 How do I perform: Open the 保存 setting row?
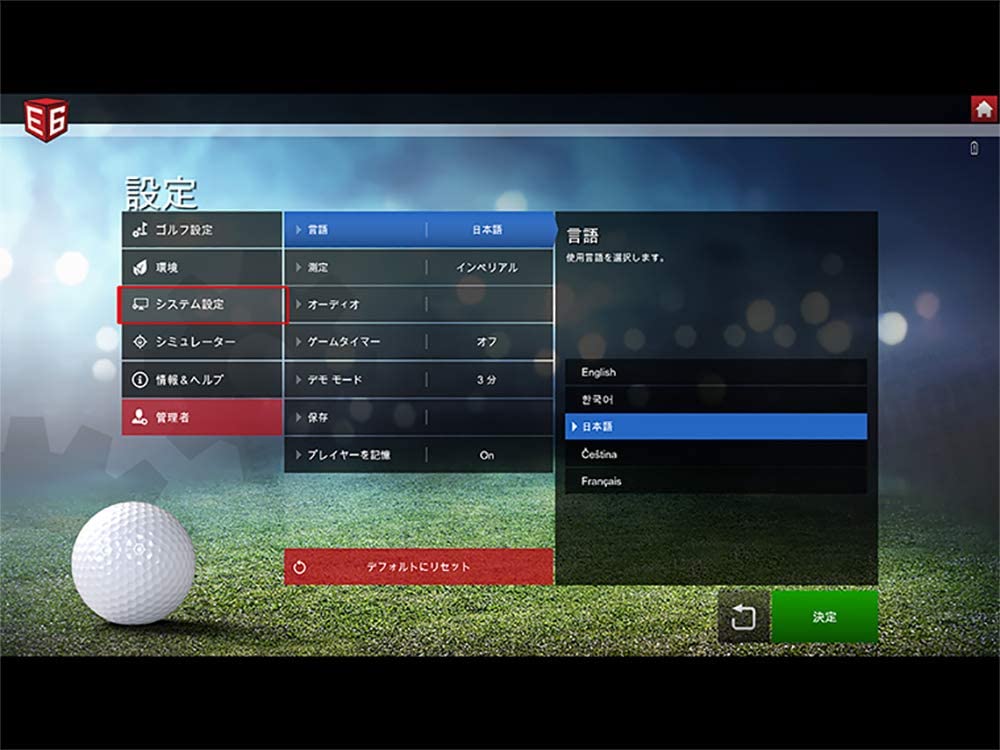418,417
